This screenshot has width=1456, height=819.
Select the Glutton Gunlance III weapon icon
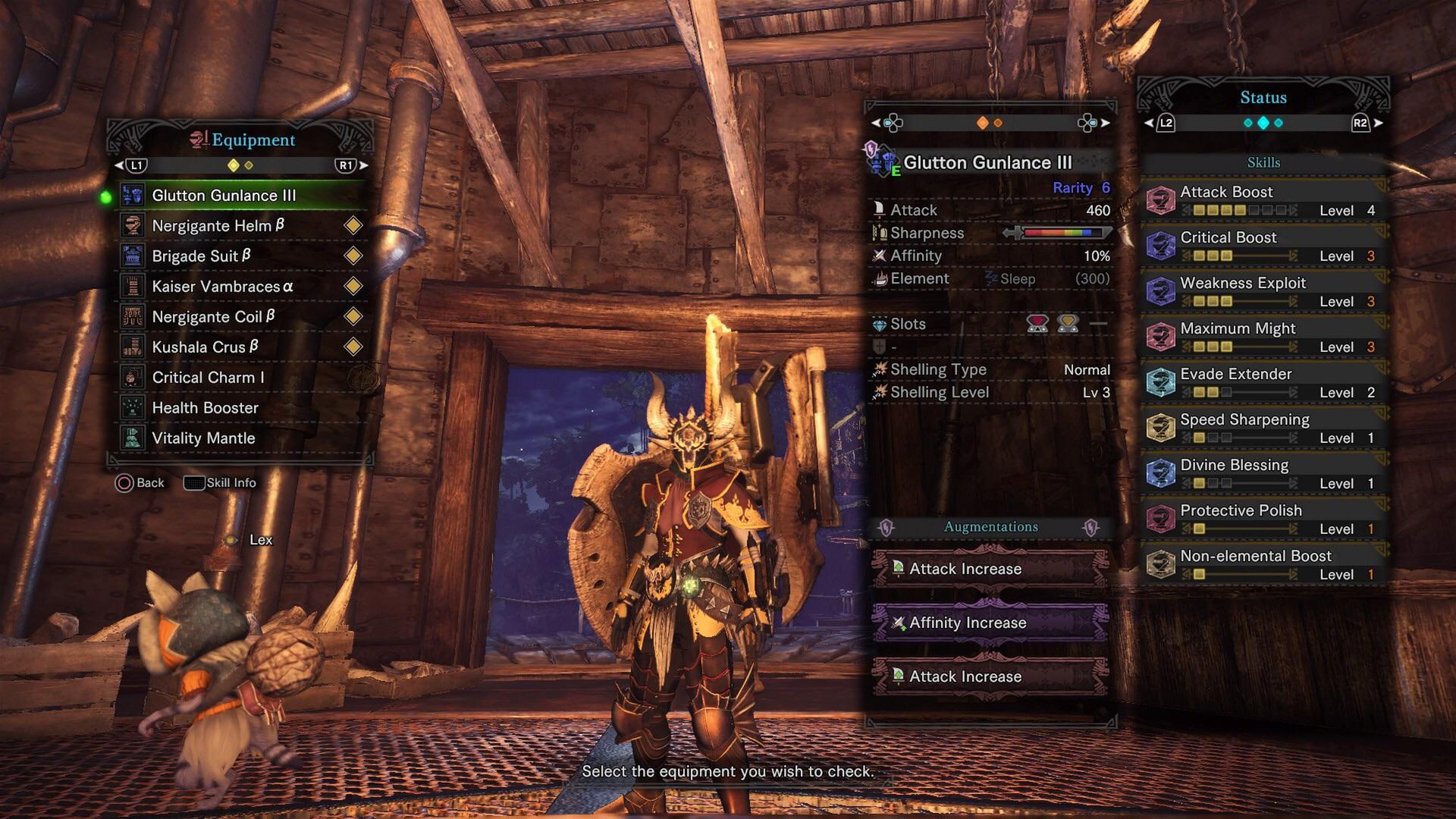coord(133,195)
